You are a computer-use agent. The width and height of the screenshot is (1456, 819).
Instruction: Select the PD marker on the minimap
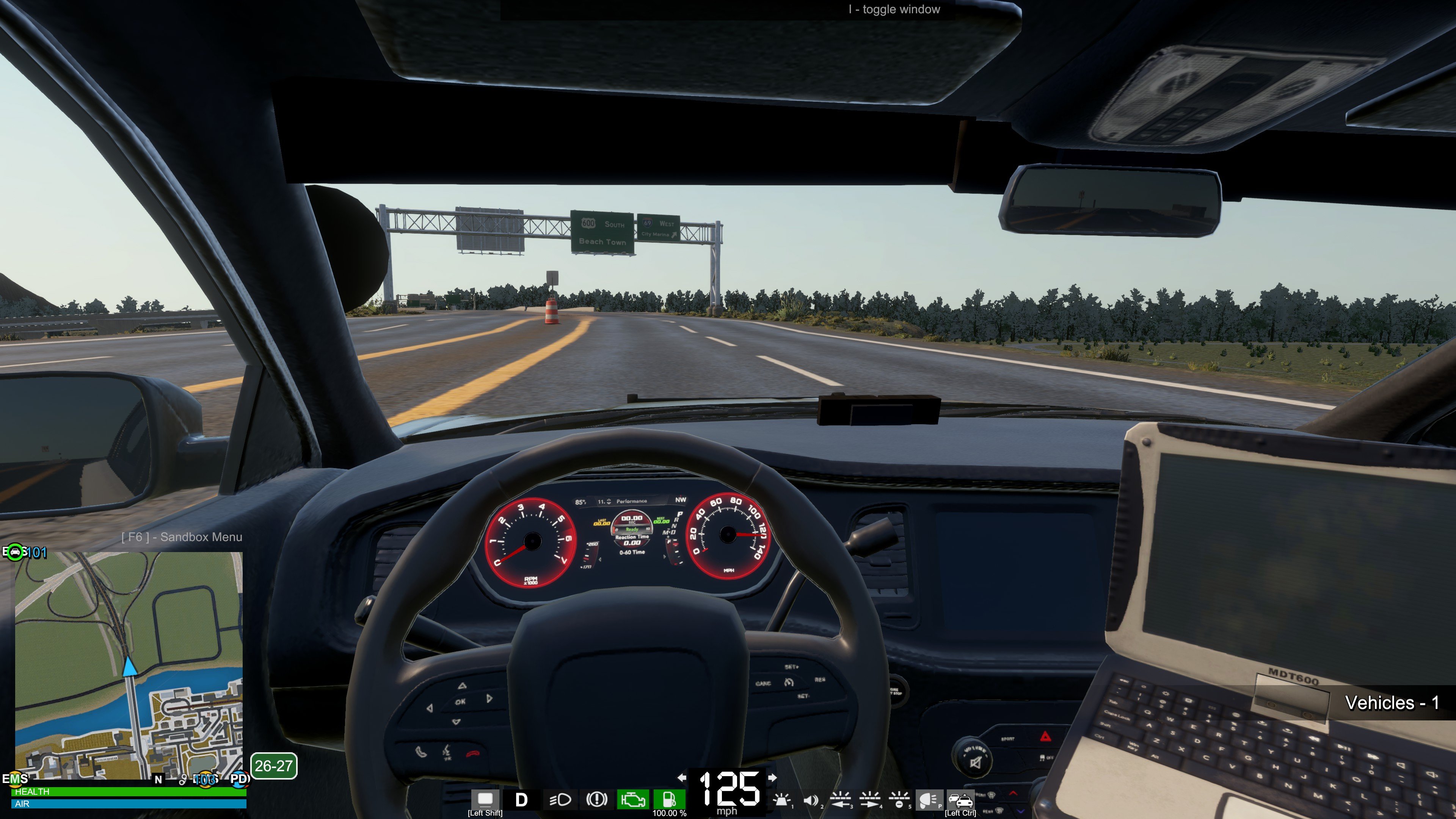click(239, 779)
